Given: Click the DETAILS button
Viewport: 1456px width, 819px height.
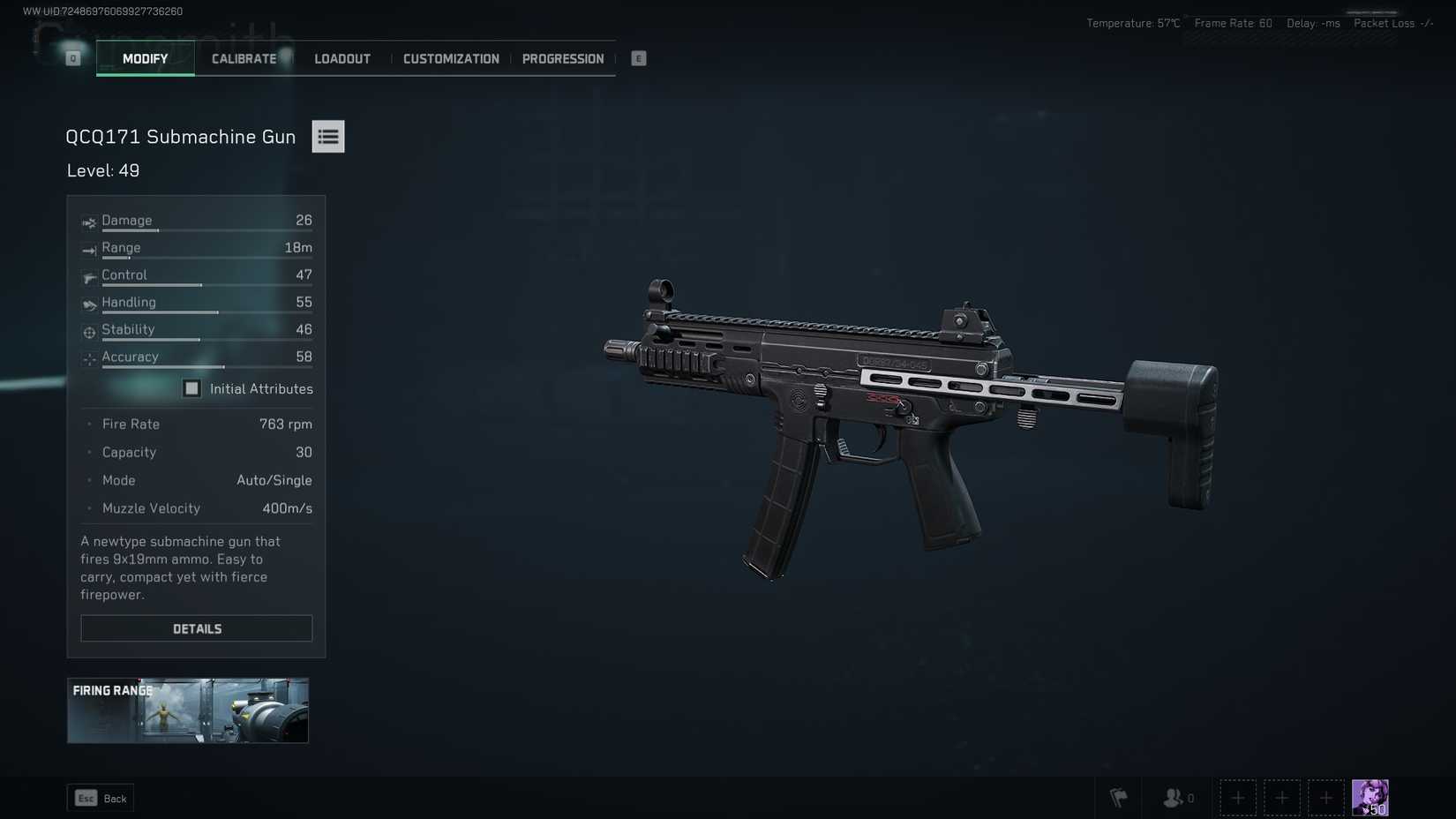Looking at the screenshot, I should 196,628.
